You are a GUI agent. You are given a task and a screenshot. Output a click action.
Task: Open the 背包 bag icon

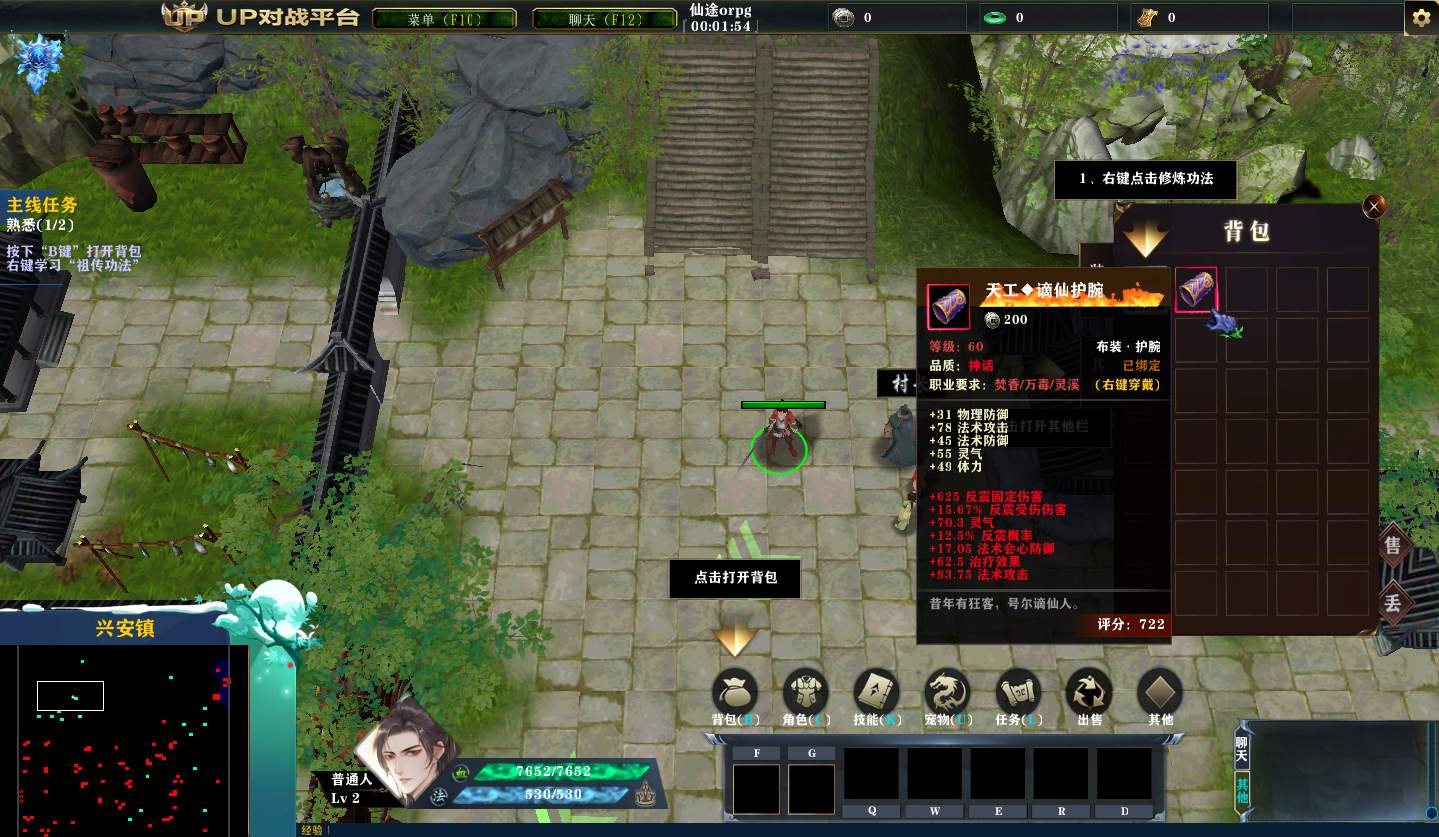coord(735,693)
